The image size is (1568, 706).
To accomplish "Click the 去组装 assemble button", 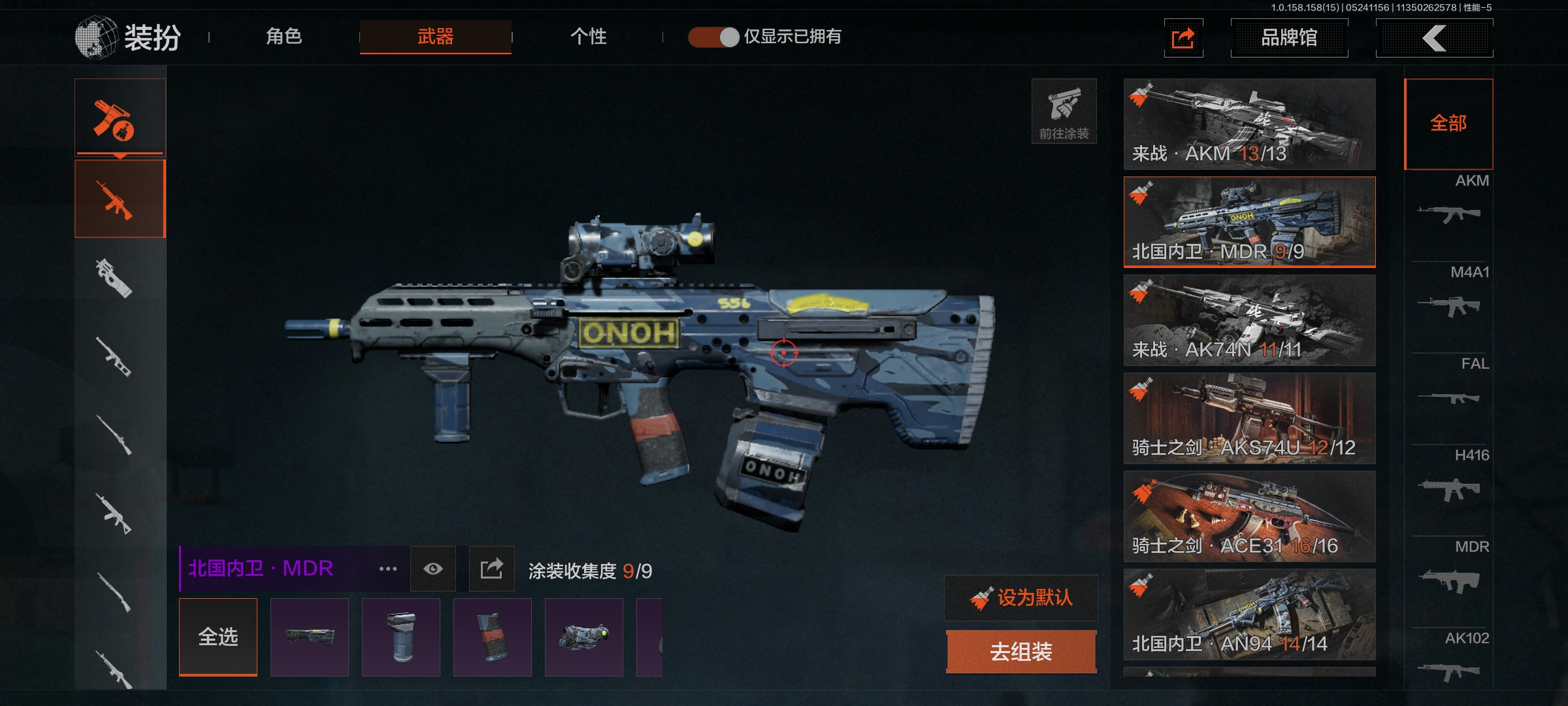I will click(1021, 652).
